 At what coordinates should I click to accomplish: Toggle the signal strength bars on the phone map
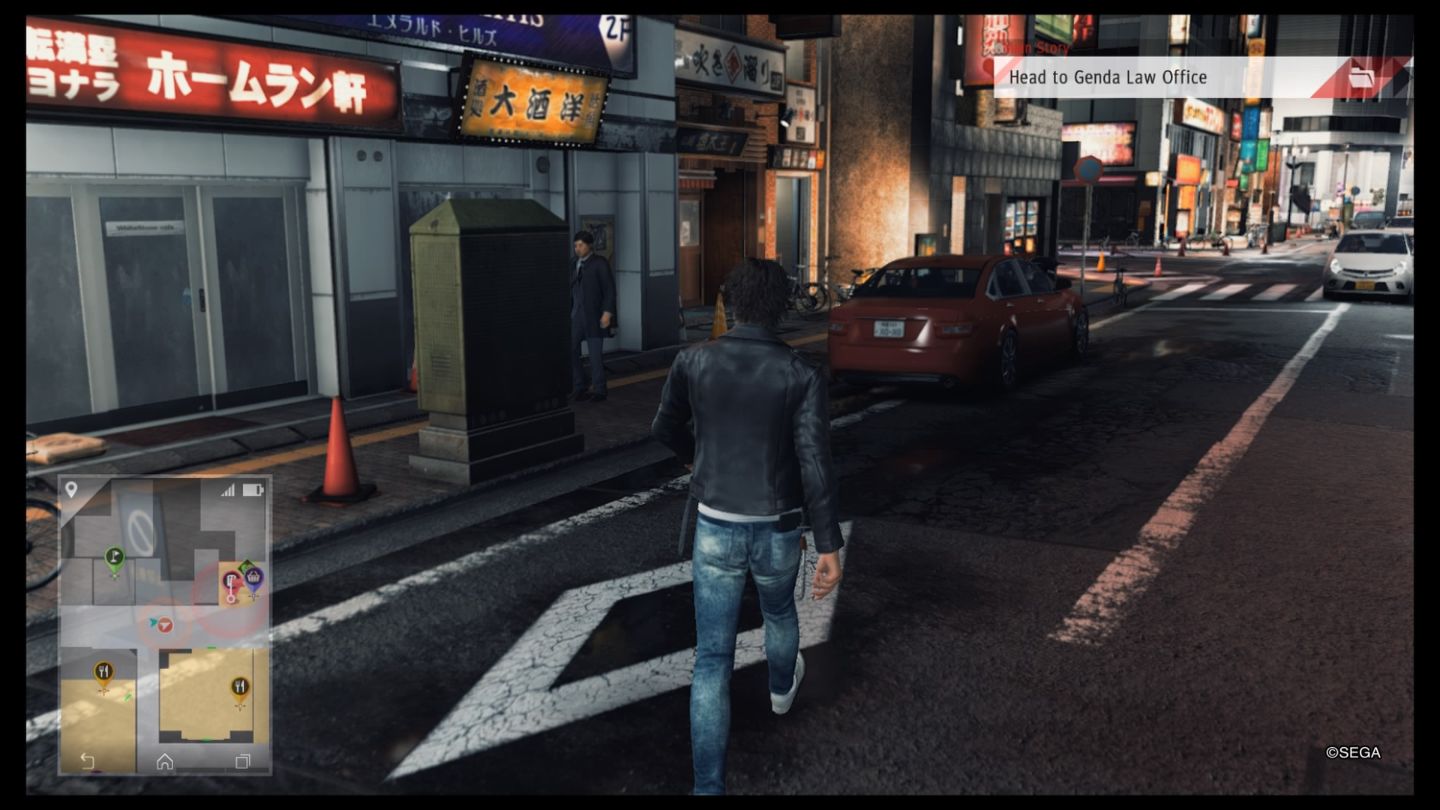click(x=230, y=488)
